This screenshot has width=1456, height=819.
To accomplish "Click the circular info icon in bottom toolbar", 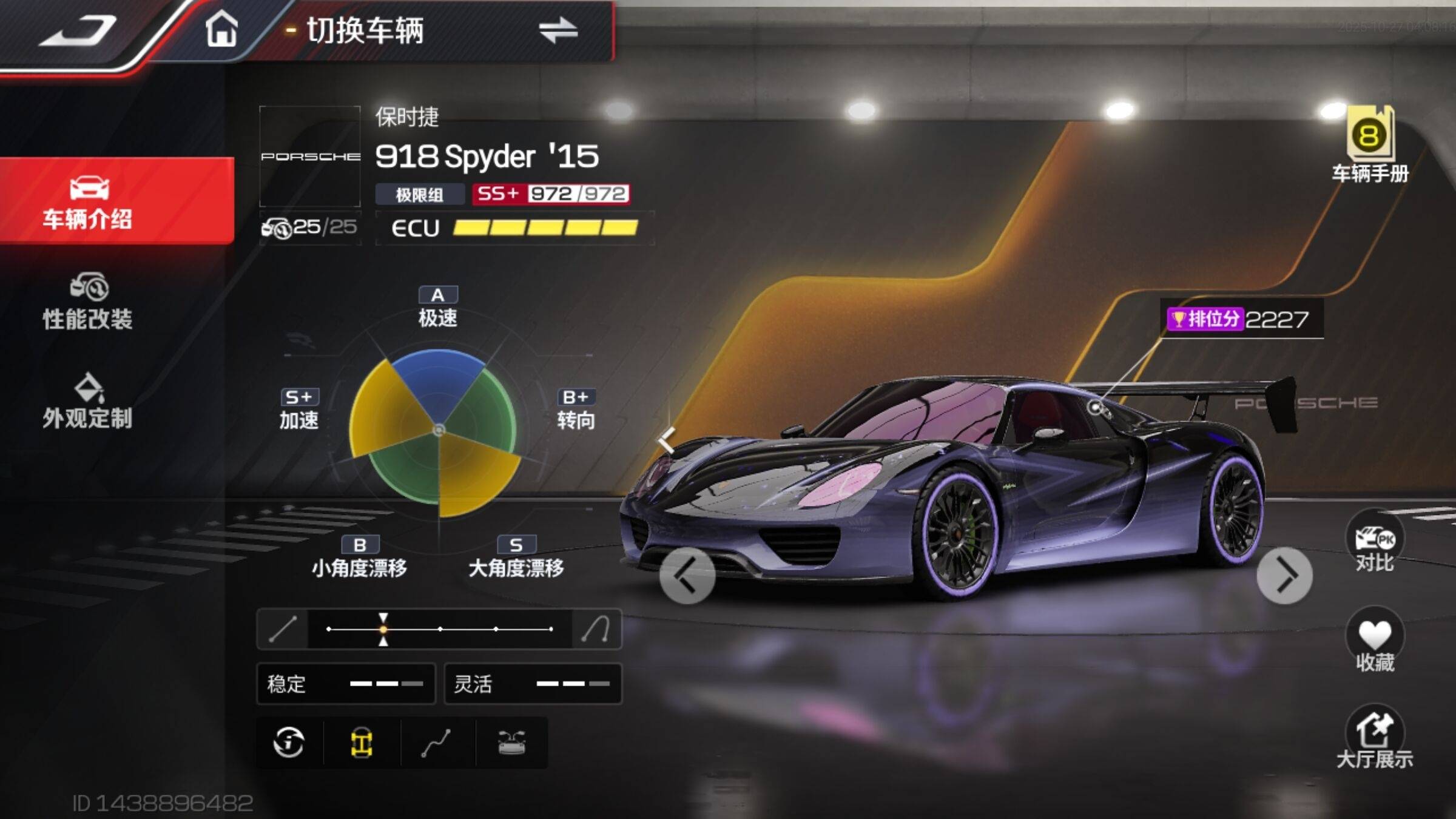I will coord(289,742).
